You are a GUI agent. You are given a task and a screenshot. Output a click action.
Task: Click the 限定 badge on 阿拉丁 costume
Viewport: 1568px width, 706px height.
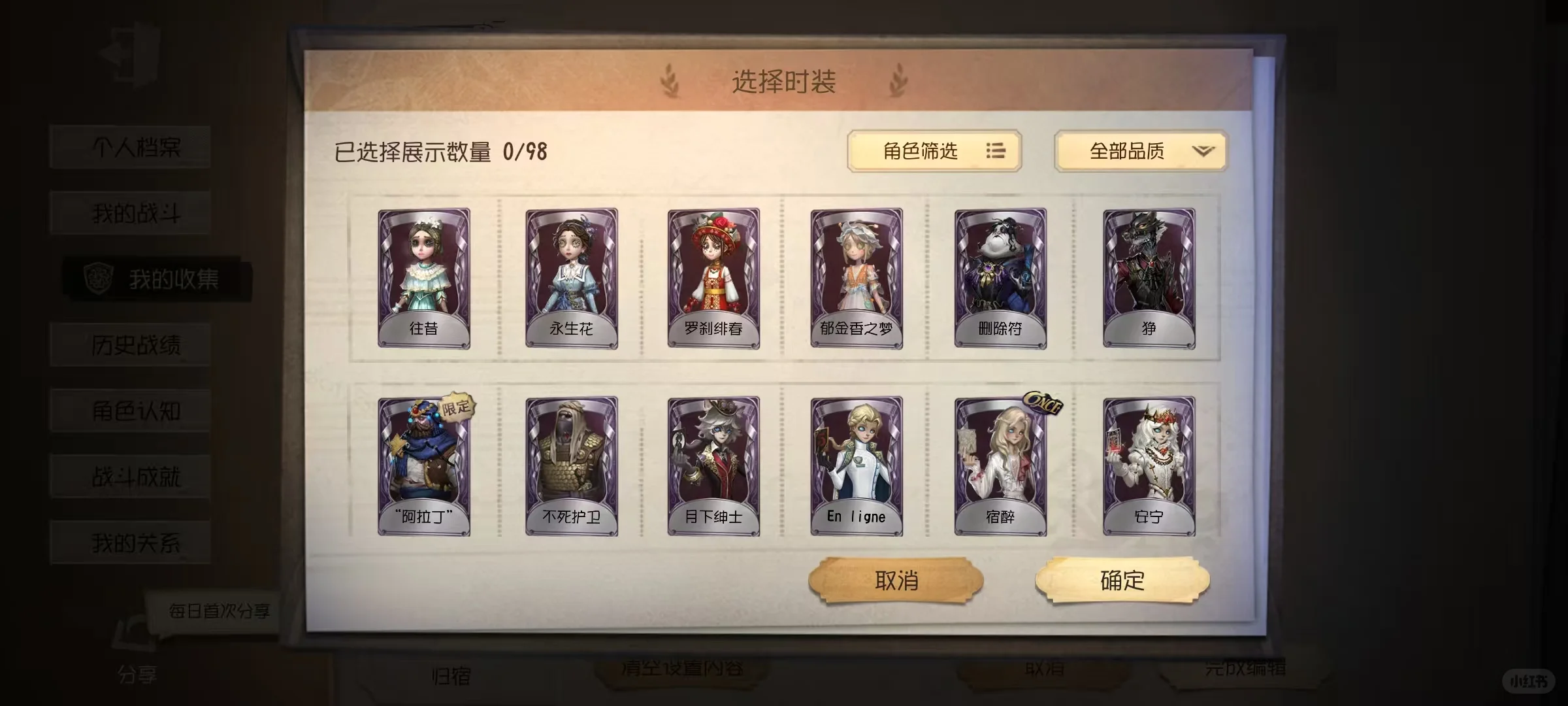point(455,407)
